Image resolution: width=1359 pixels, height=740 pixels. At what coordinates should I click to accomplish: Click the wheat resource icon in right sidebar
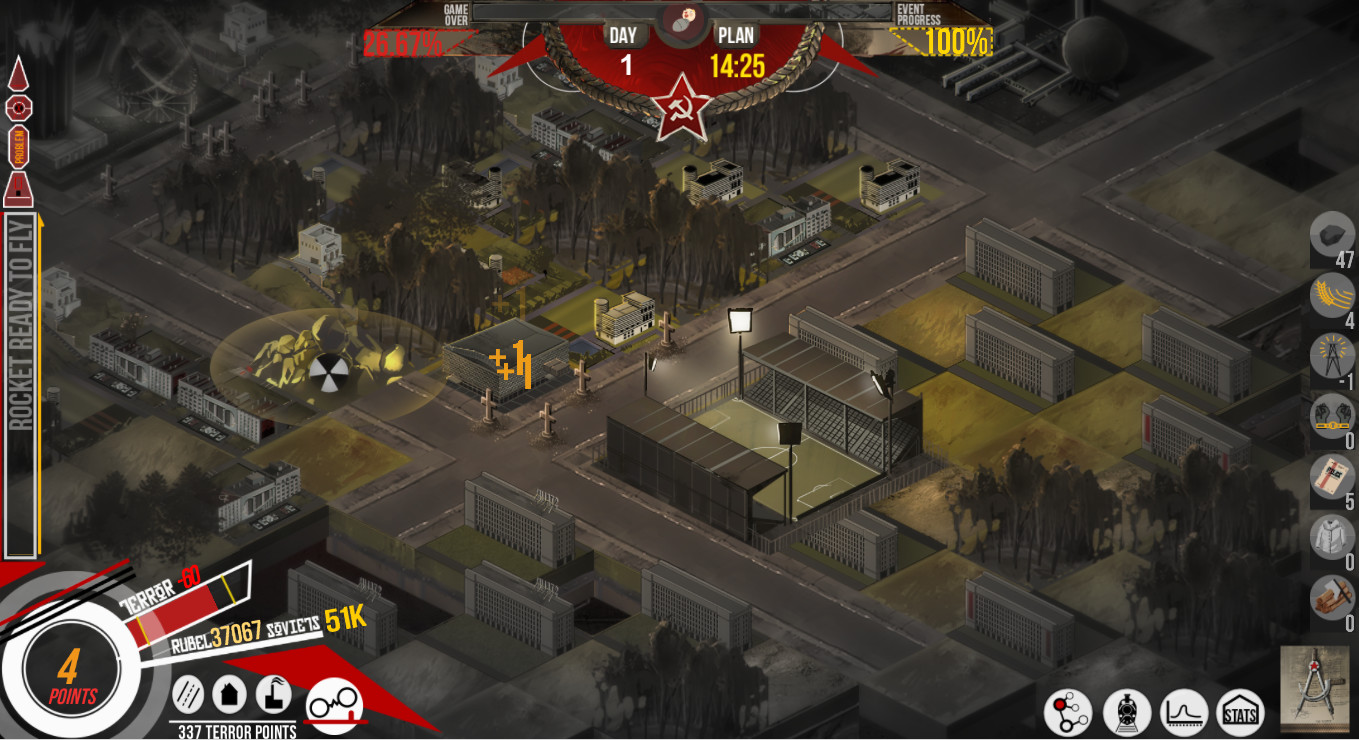(x=1331, y=298)
